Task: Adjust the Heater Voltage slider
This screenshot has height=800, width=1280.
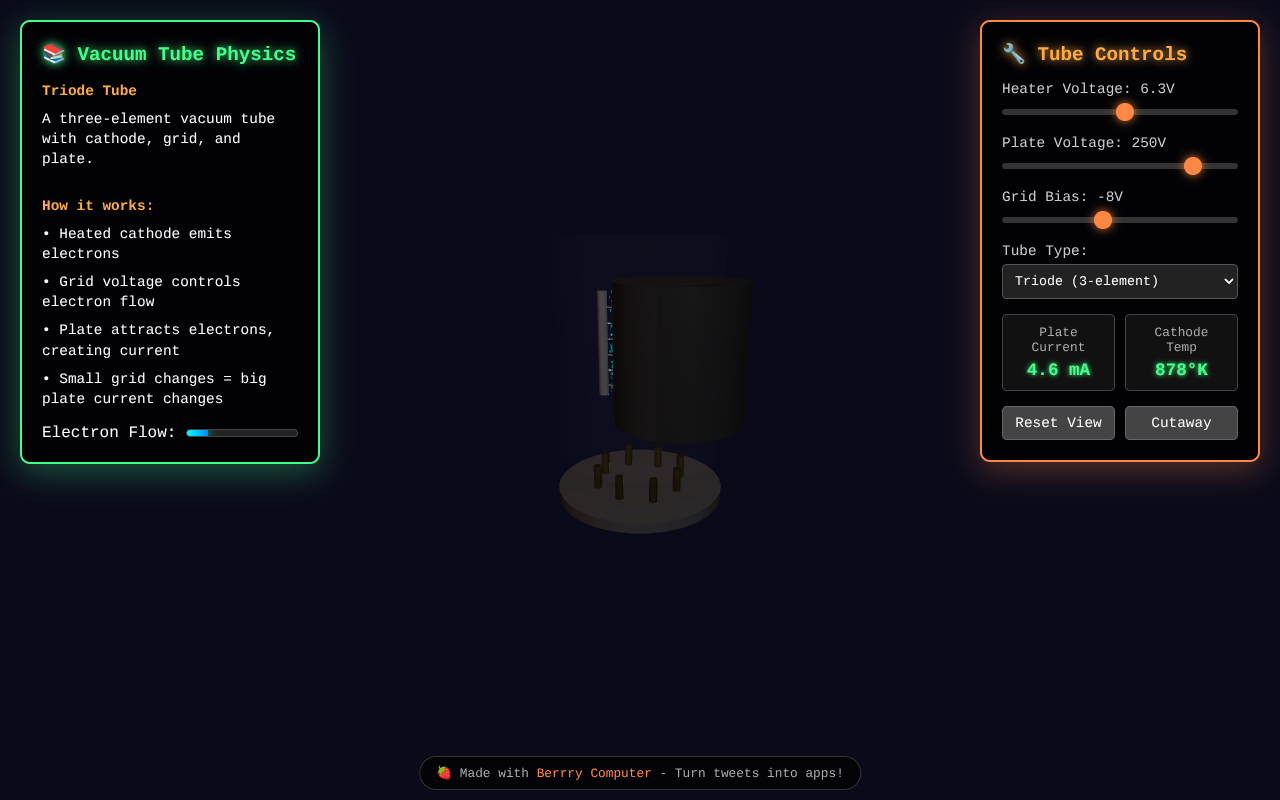Action: click(1124, 112)
